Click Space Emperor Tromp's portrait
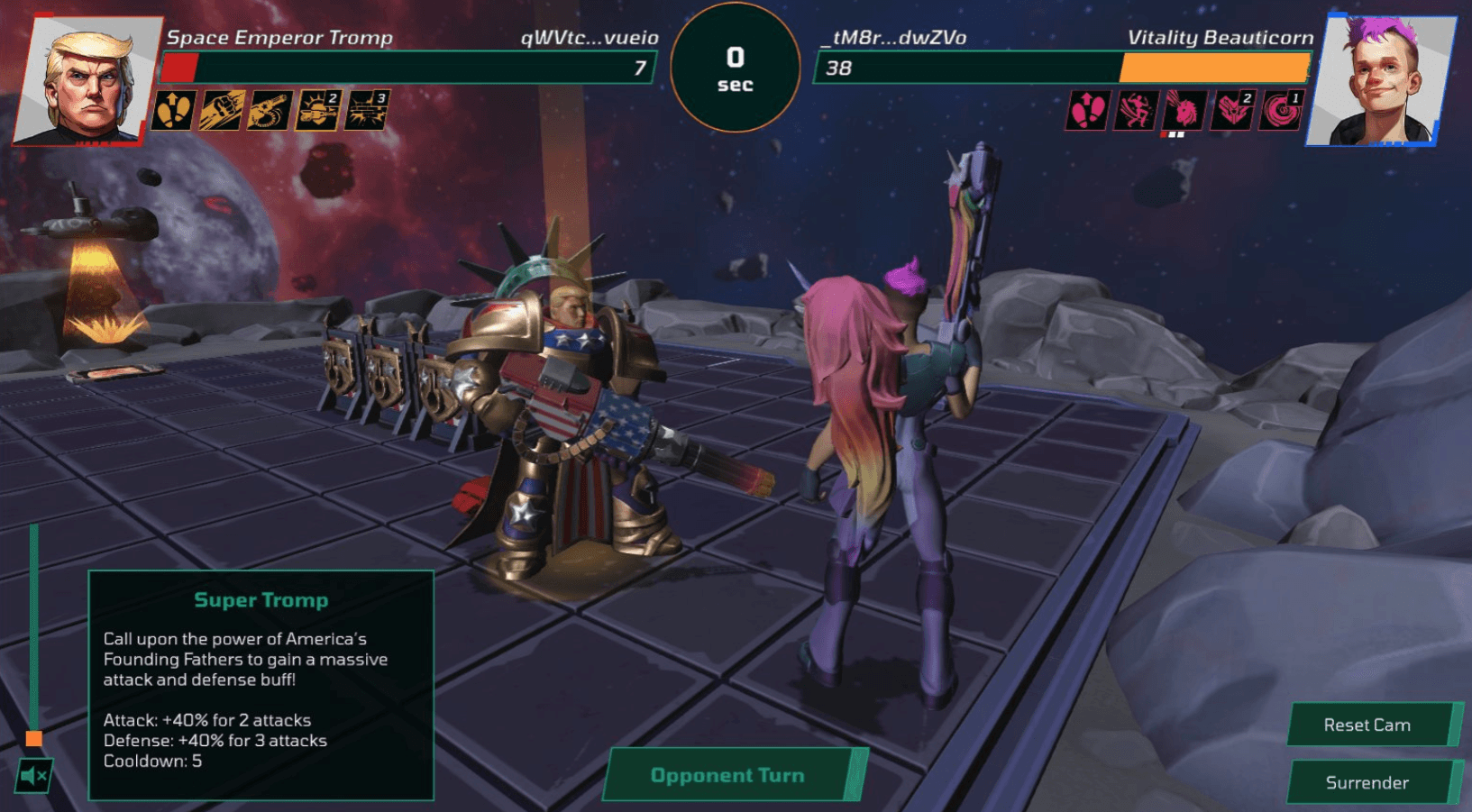The height and width of the screenshot is (812, 1472). point(87,79)
